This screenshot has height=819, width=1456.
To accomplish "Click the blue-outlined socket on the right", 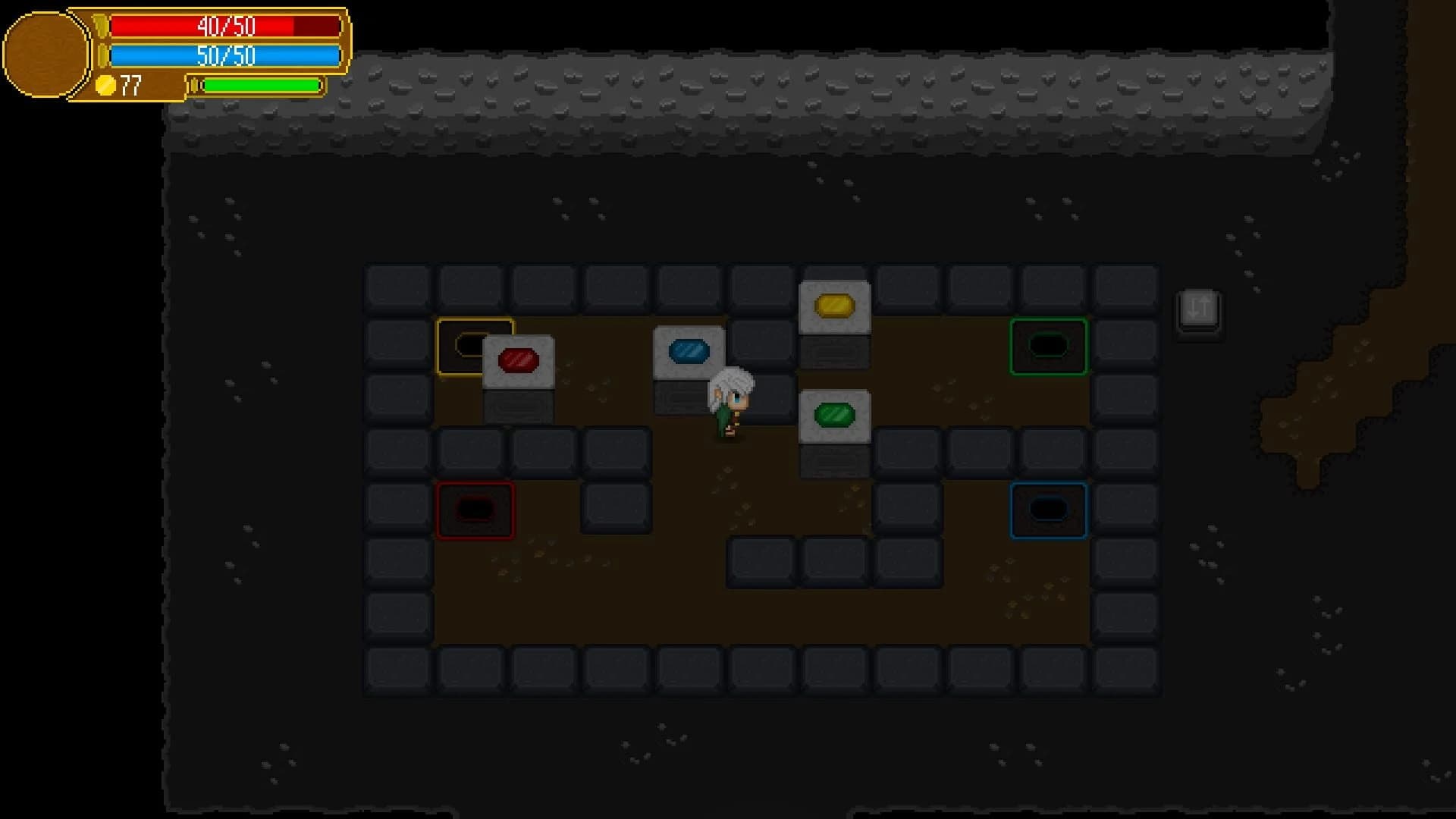I will [1050, 510].
